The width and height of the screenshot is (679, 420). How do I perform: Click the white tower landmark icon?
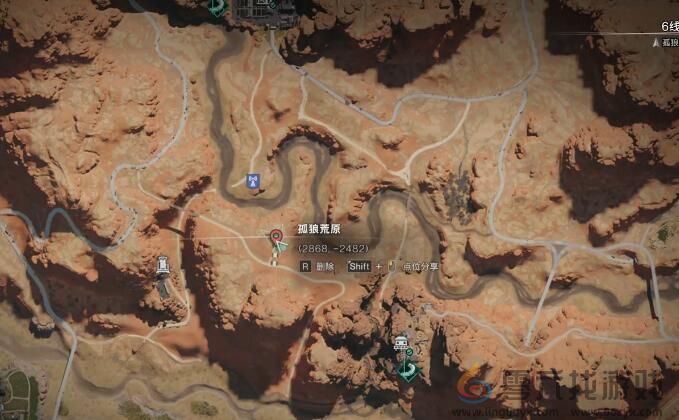tap(163, 266)
